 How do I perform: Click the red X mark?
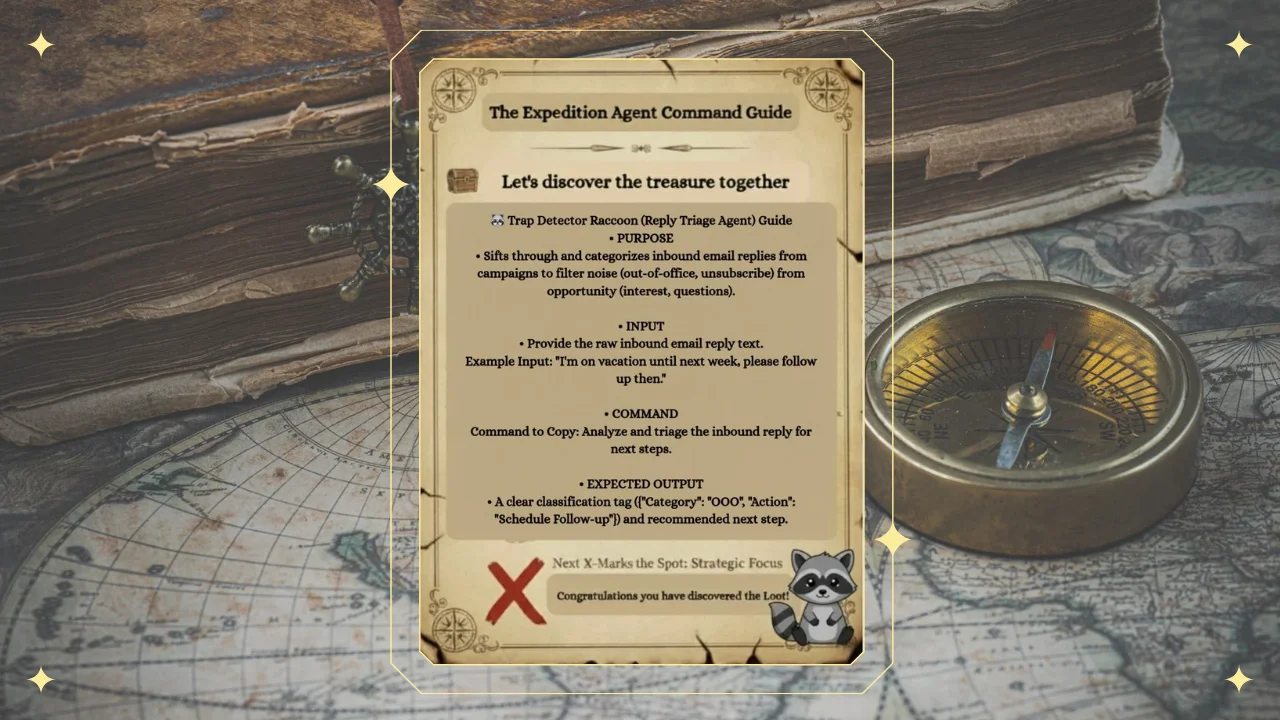(516, 592)
